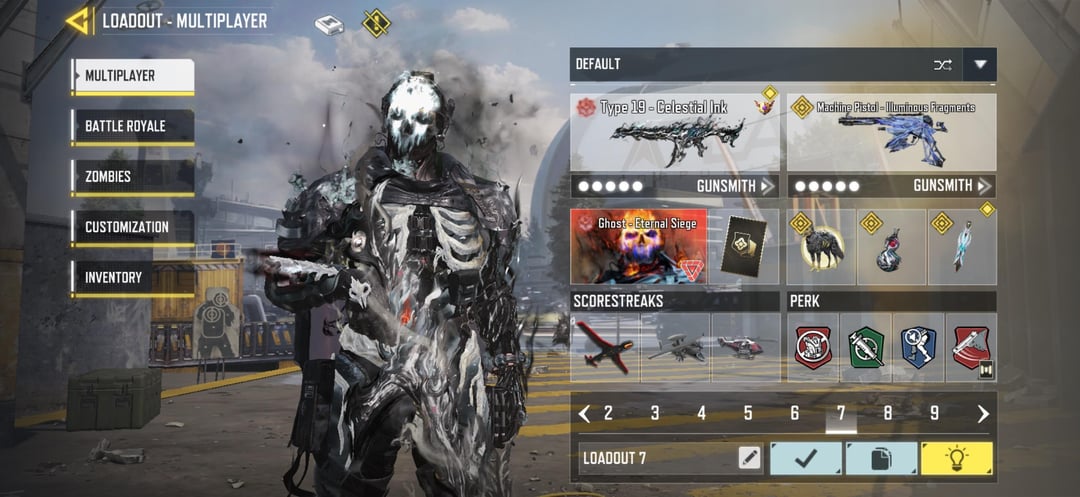Screen dimensions: 1080x497
Task: Switch to loadout number 8
Action: coord(888,414)
